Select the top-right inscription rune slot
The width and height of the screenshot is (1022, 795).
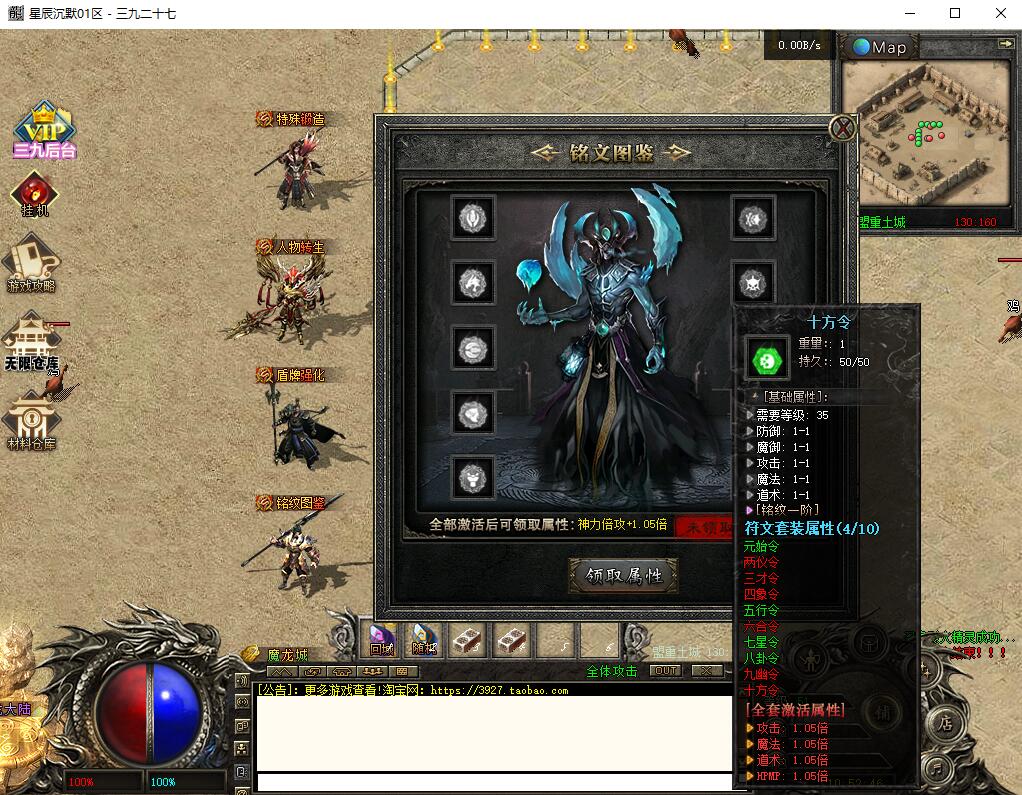(x=752, y=217)
